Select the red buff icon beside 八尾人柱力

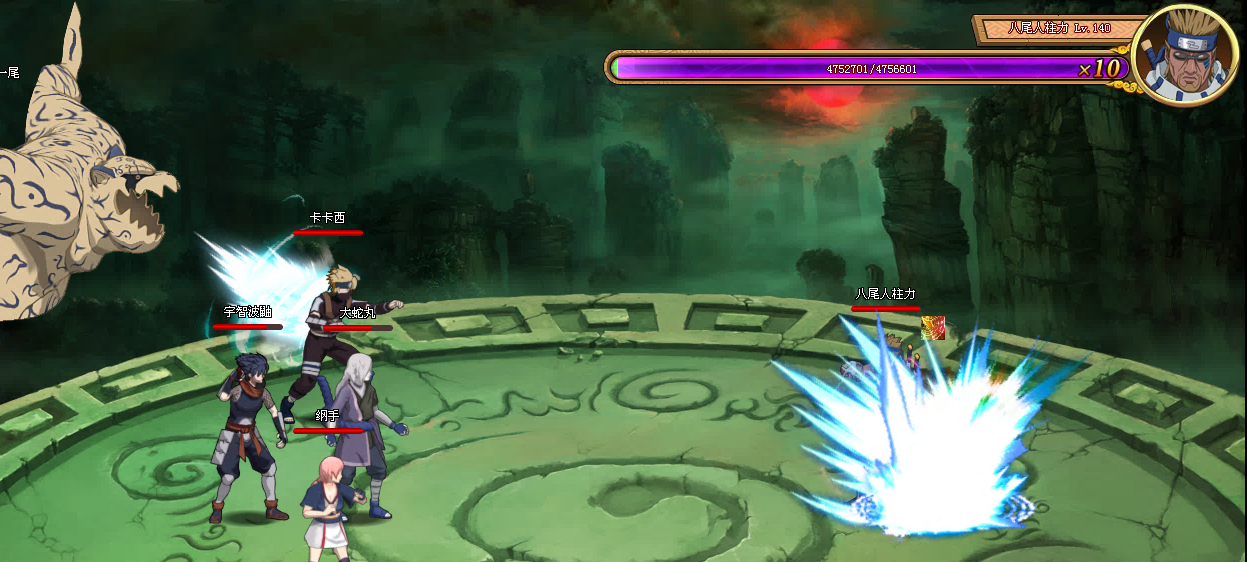(933, 328)
